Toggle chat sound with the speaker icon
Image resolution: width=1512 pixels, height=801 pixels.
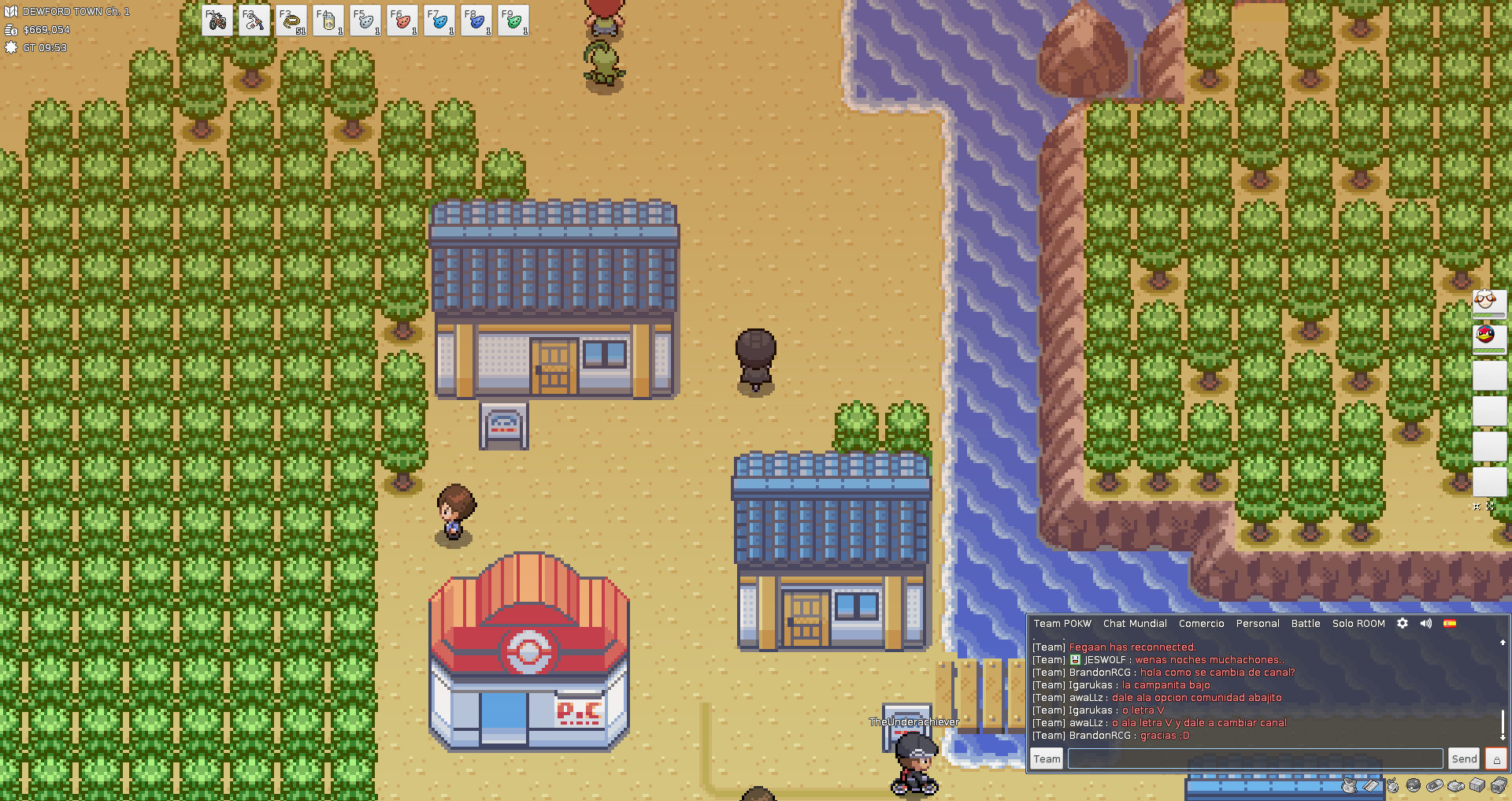click(x=1426, y=623)
